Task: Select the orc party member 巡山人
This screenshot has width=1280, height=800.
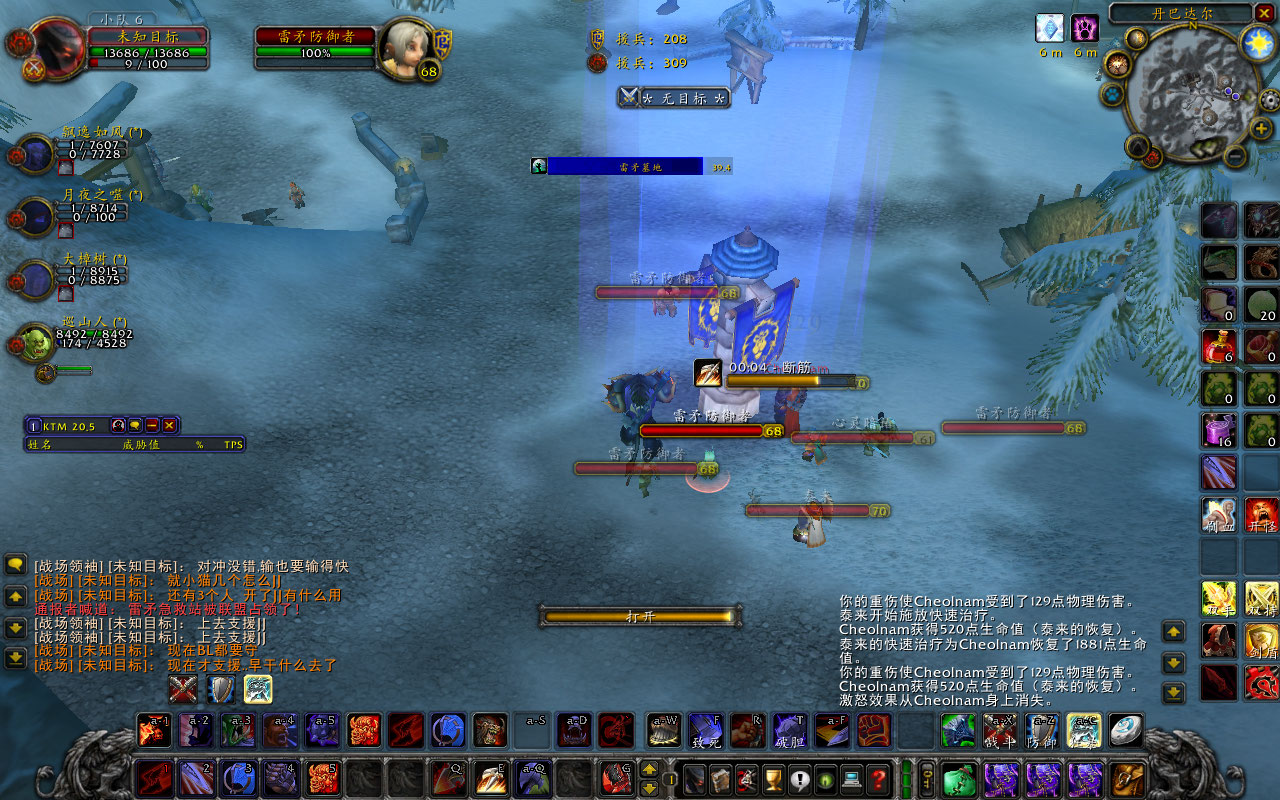Action: 35,342
